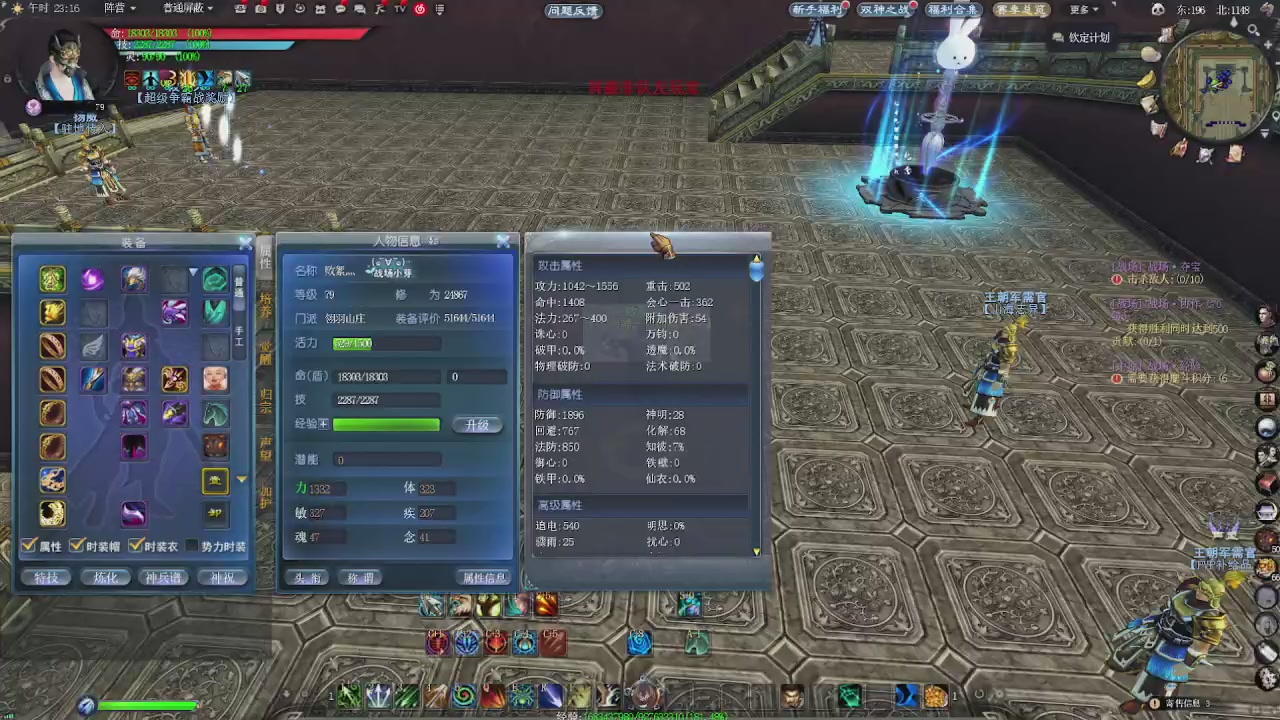Open the 普通屏蔽 chat filter dropdown
The height and width of the screenshot is (720, 1280).
point(185,8)
